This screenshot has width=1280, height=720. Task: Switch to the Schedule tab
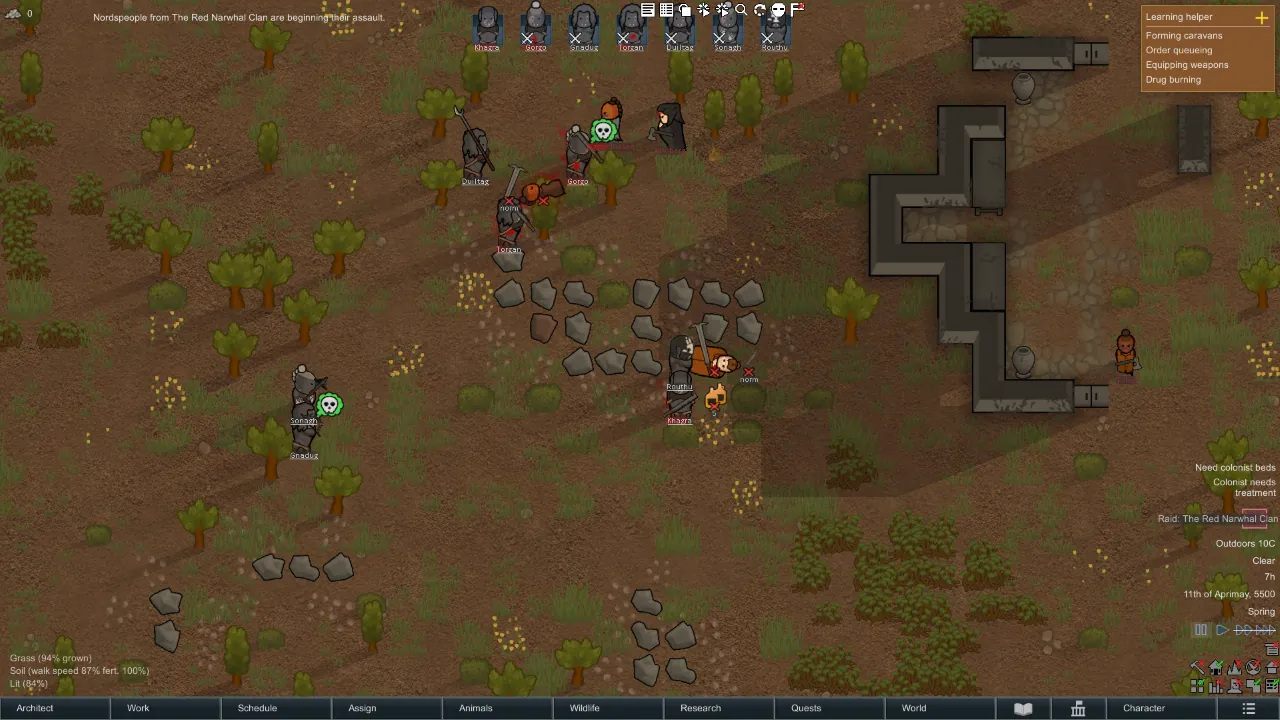tap(257, 708)
